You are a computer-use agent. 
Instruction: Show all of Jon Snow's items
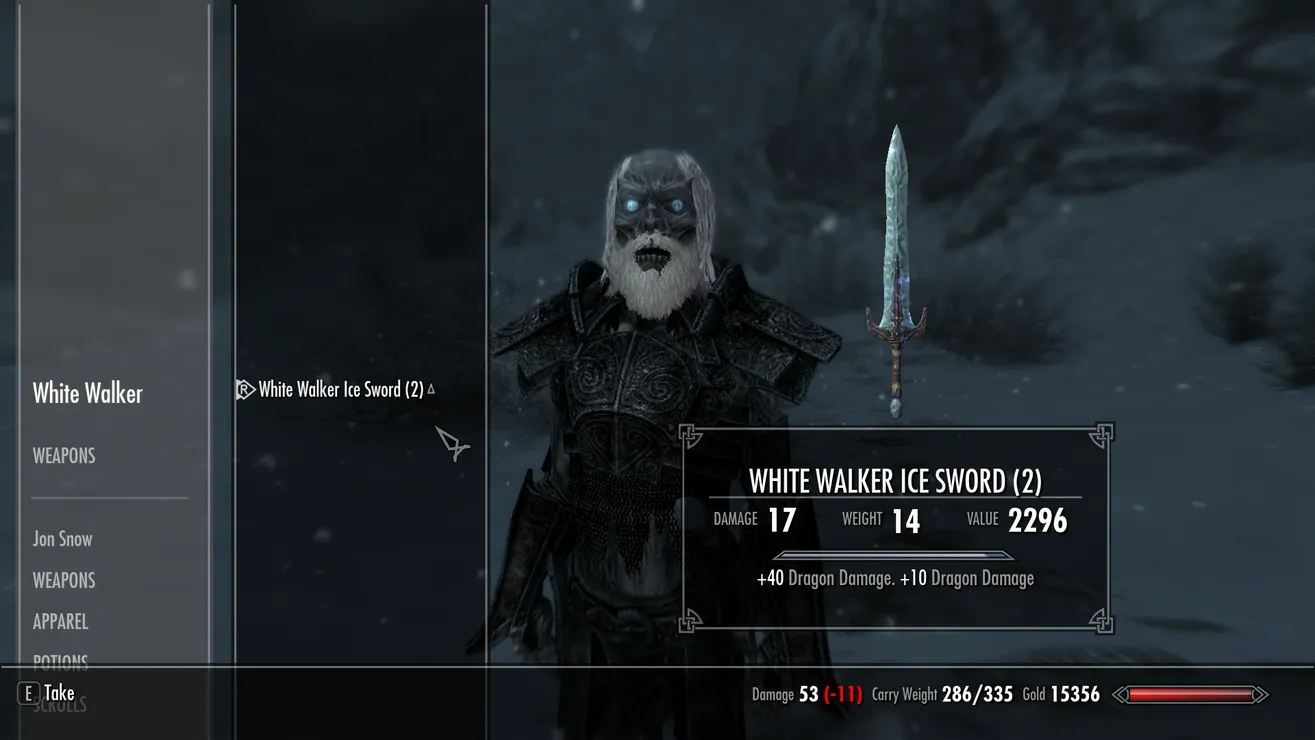click(x=62, y=539)
